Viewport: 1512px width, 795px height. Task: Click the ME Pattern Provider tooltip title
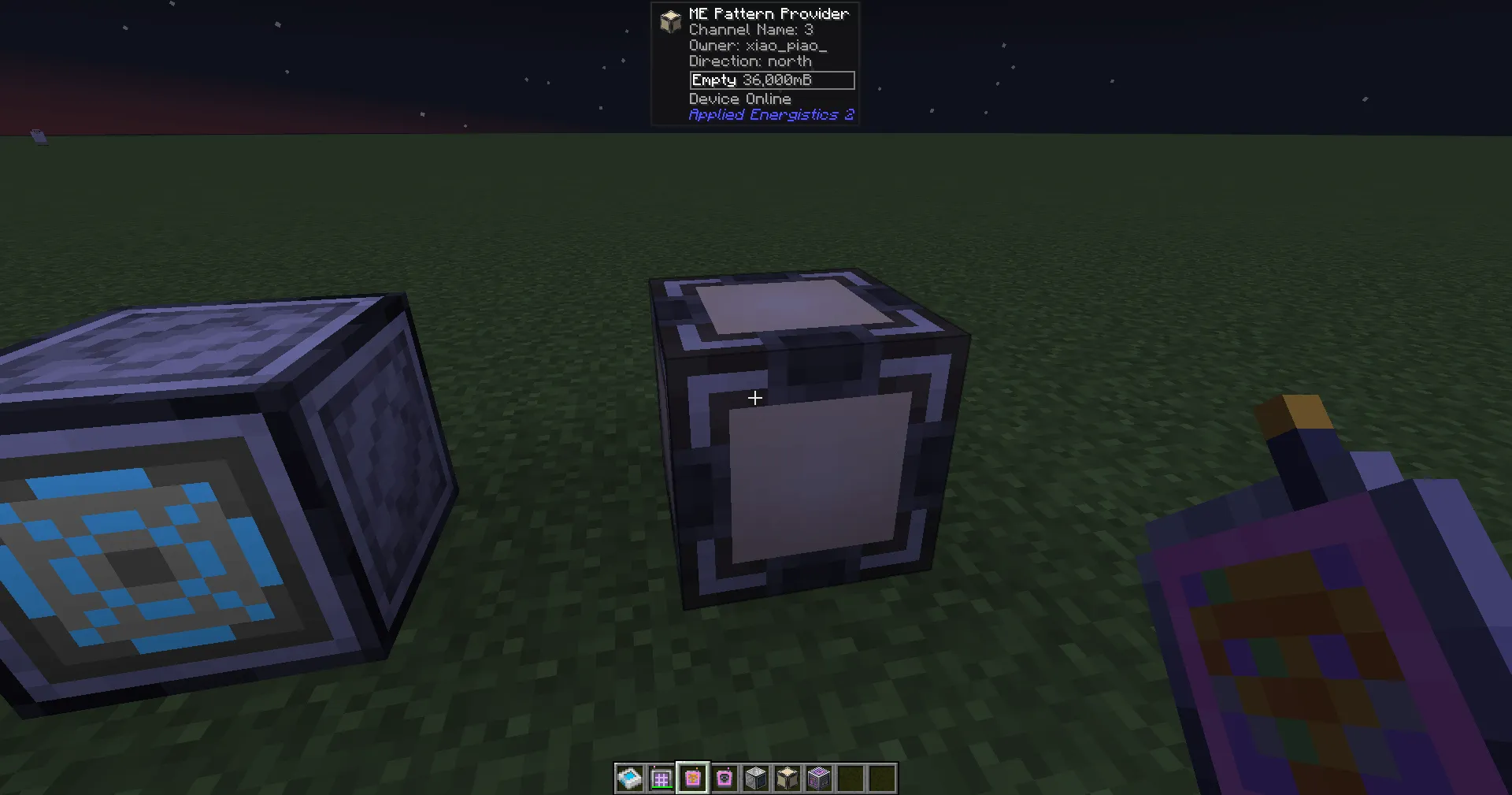(x=768, y=13)
